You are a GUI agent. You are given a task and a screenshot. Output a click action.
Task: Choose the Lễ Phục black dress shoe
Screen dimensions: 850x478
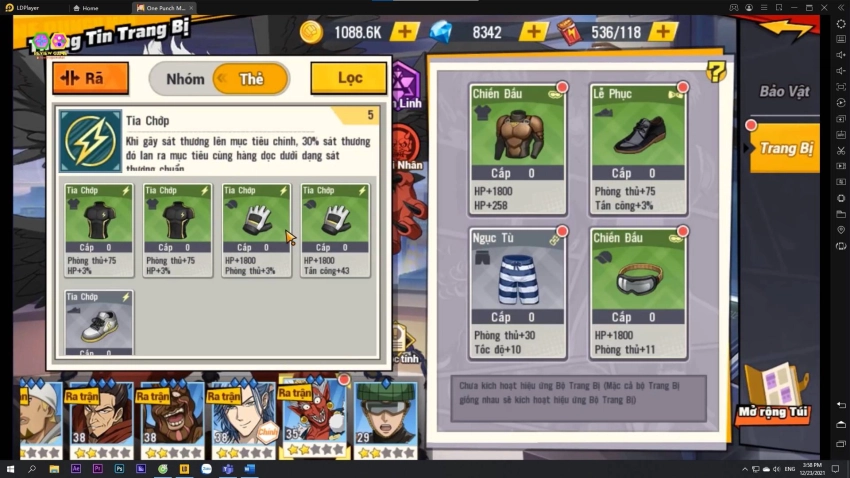pos(638,149)
